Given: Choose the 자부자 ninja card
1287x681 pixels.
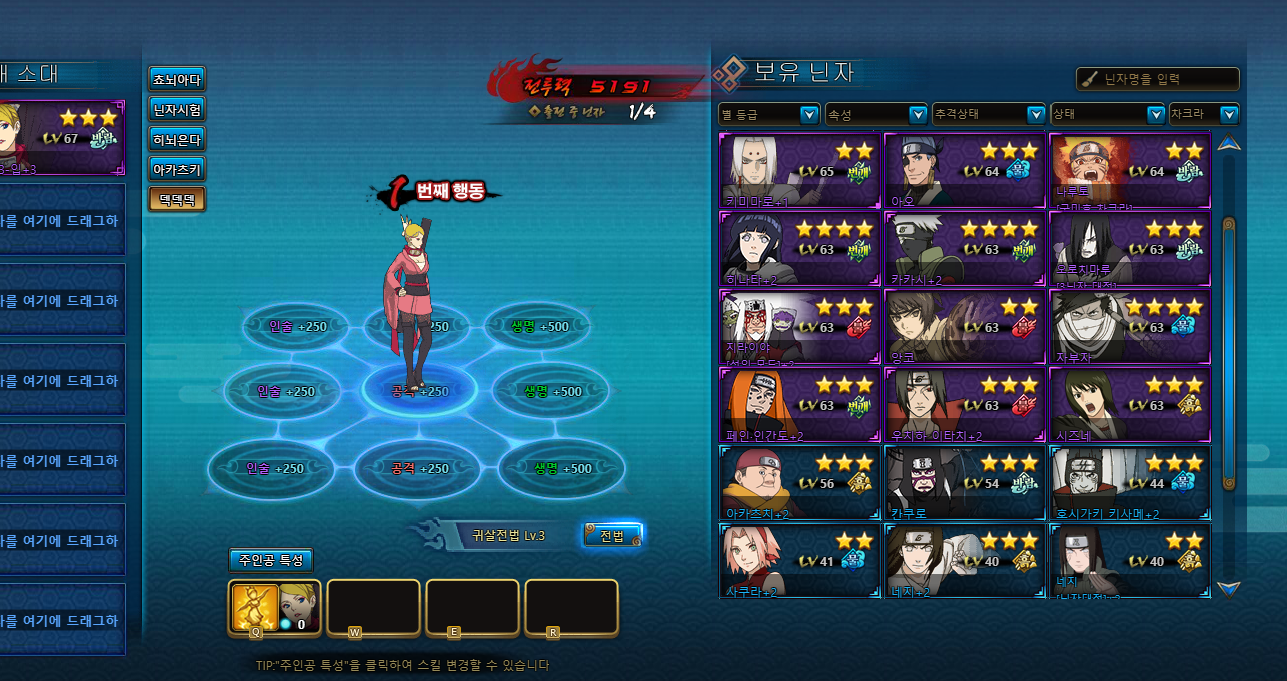Looking at the screenshot, I should [1130, 327].
